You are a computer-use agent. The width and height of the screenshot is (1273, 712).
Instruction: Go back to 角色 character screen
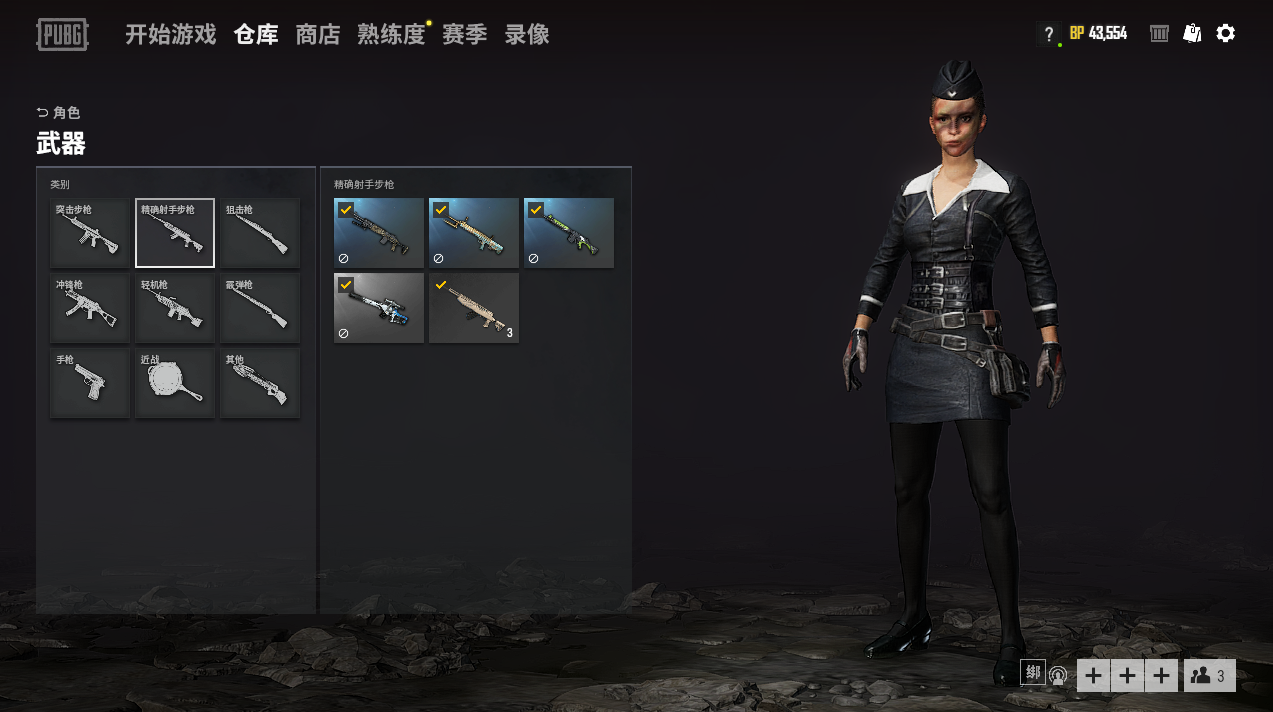coord(58,113)
